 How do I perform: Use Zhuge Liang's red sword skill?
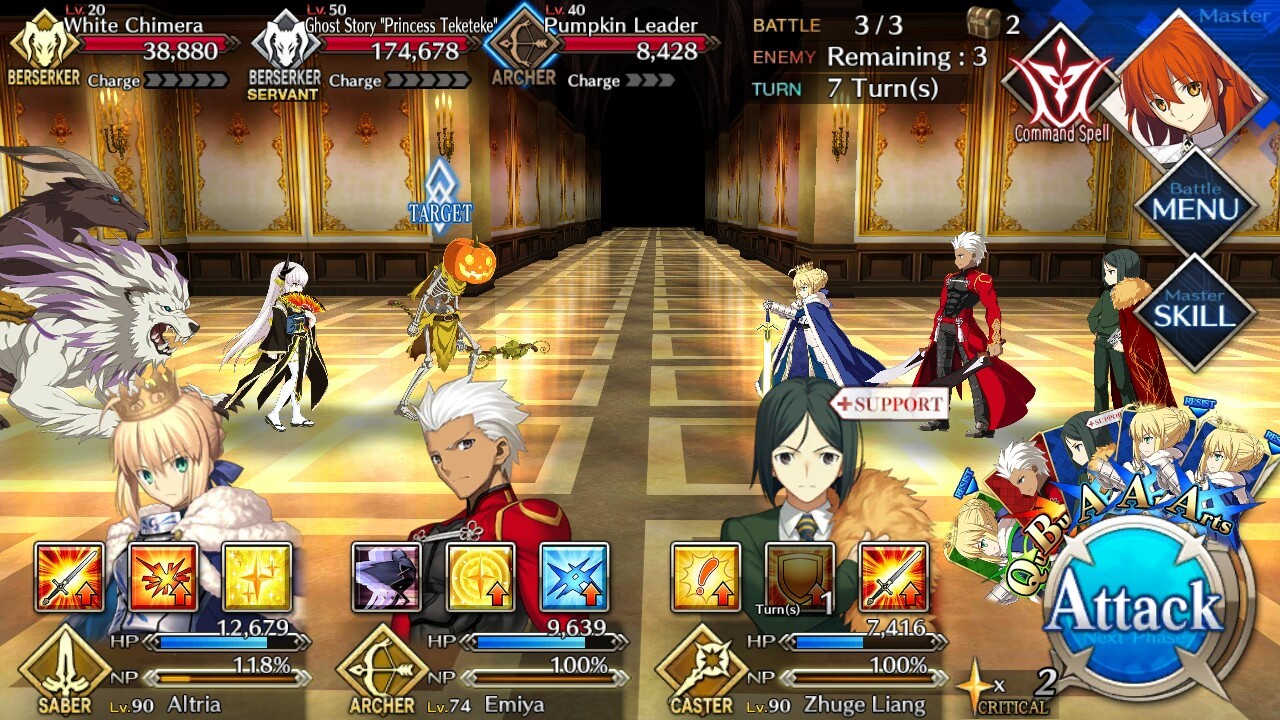pyautogui.click(x=893, y=577)
